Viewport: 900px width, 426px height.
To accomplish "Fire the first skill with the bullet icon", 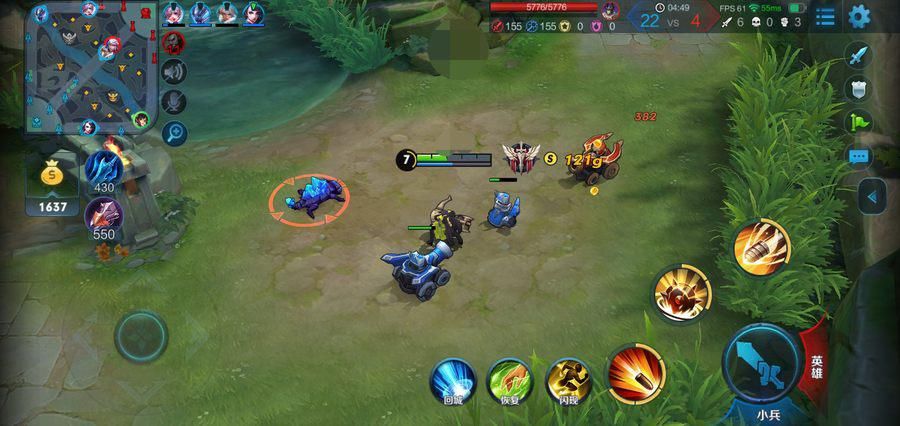I will (x=636, y=372).
